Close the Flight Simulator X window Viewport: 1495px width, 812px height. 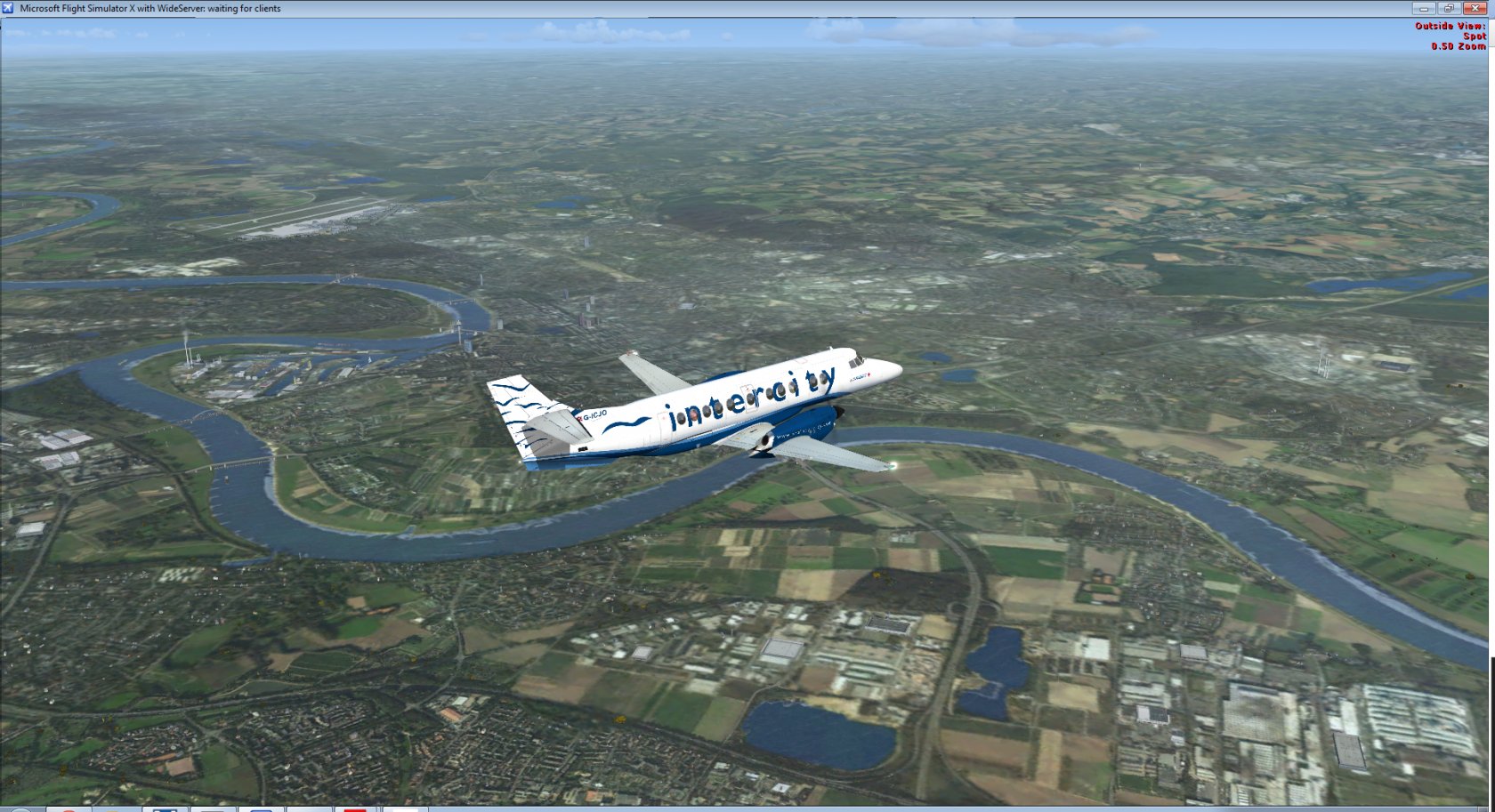click(x=1475, y=8)
